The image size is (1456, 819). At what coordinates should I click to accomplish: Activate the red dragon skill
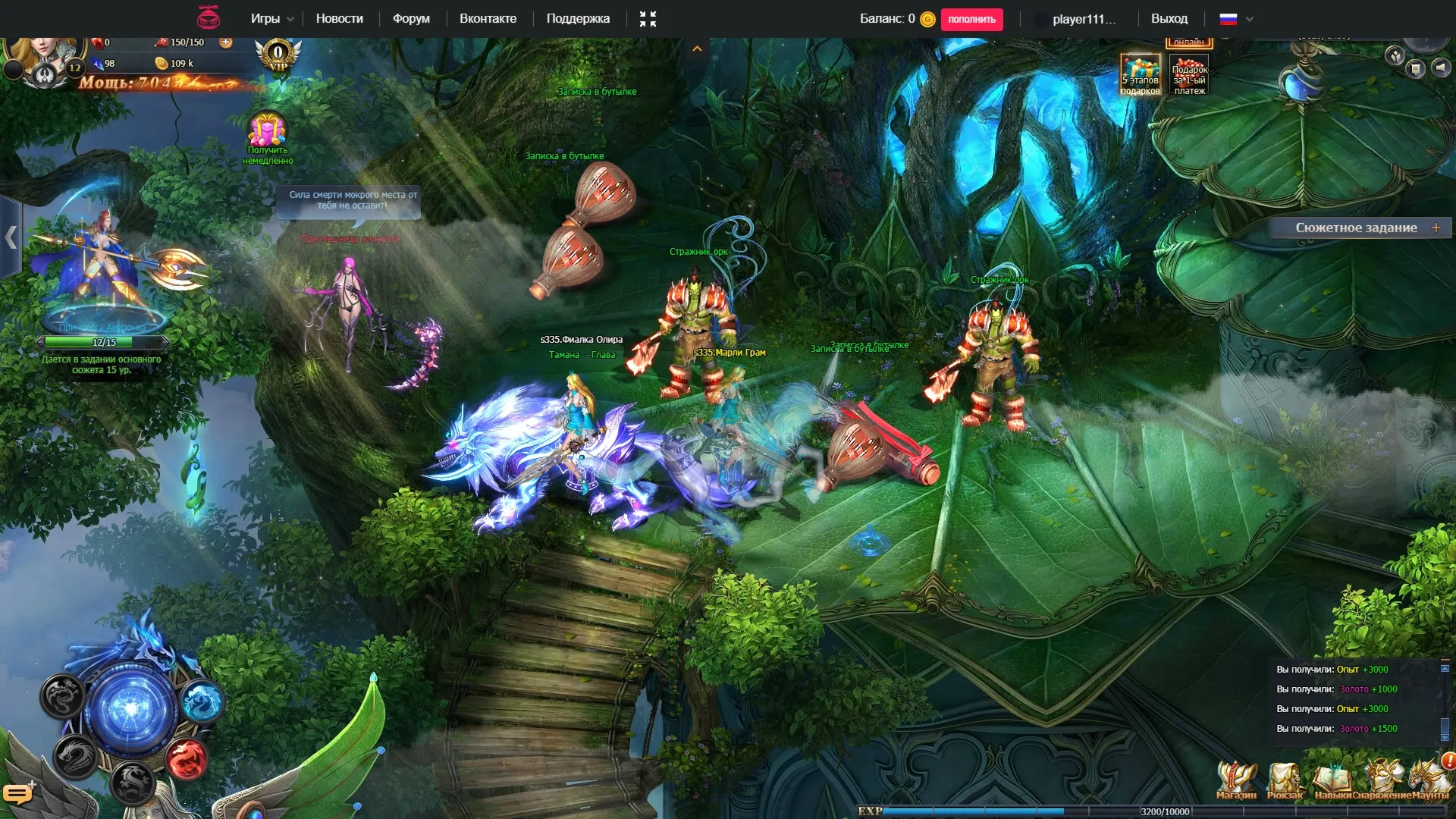pos(186,758)
